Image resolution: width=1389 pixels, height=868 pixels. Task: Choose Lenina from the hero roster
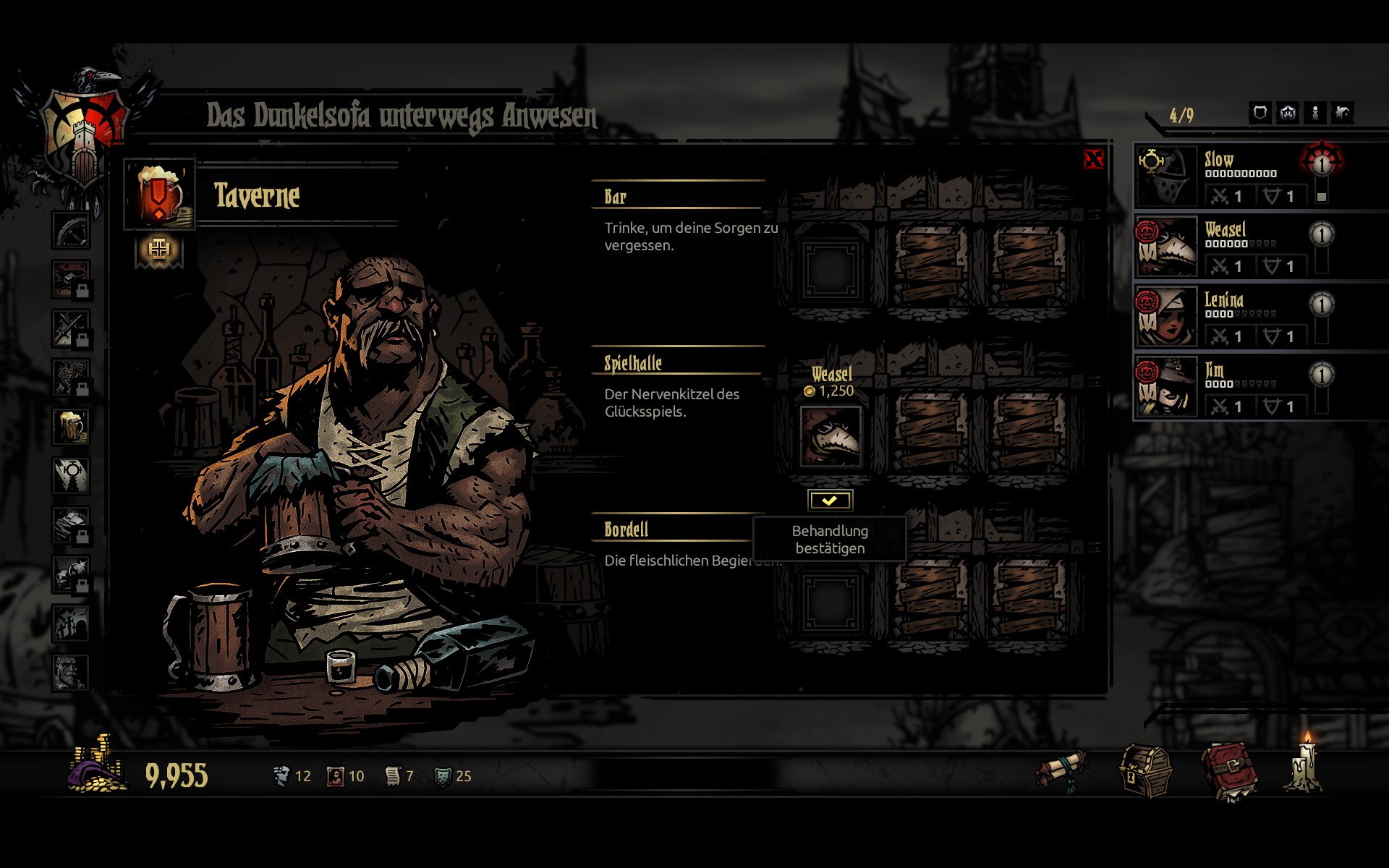1165,317
